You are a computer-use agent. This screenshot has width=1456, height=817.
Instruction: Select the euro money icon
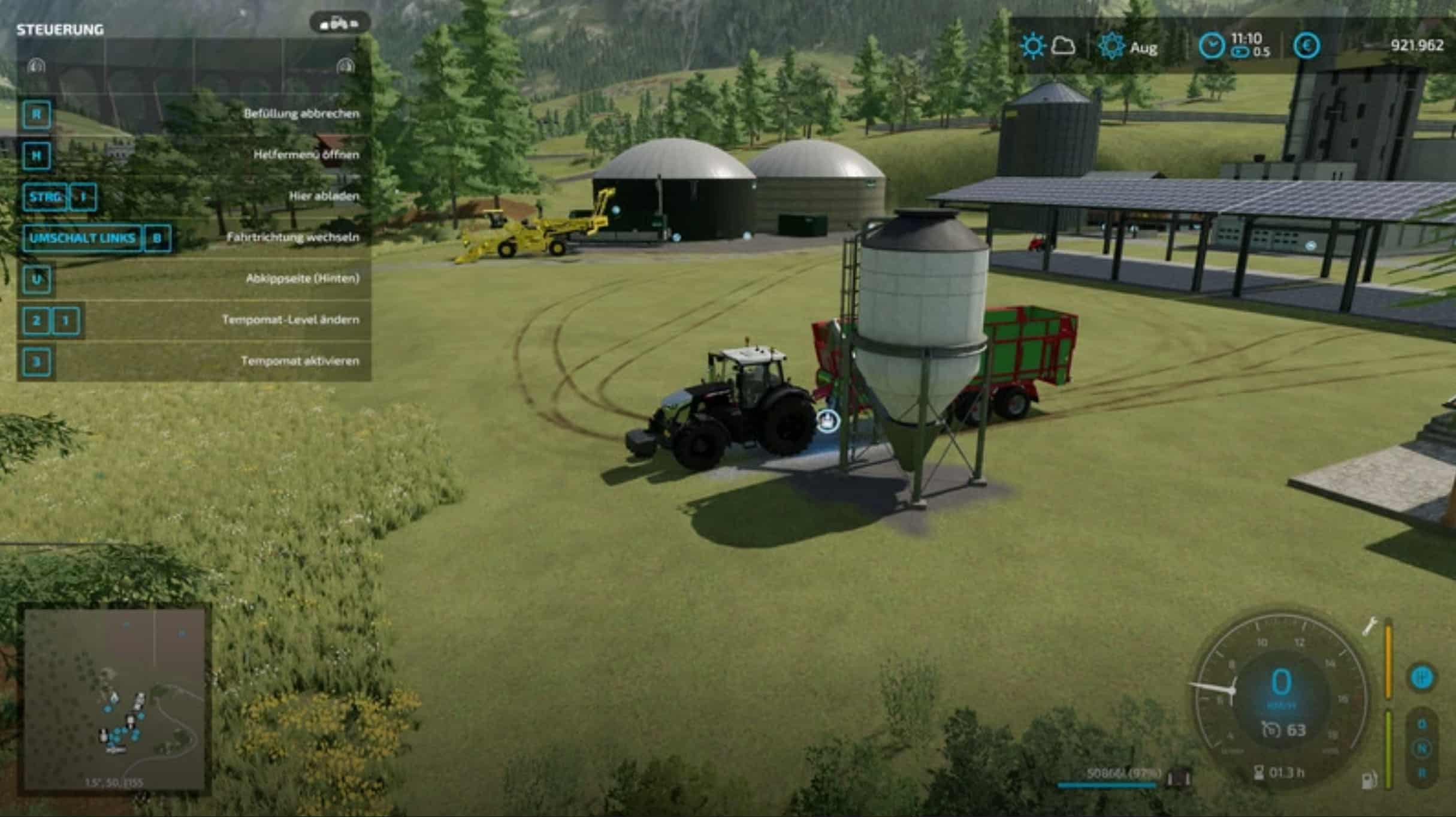click(1306, 46)
